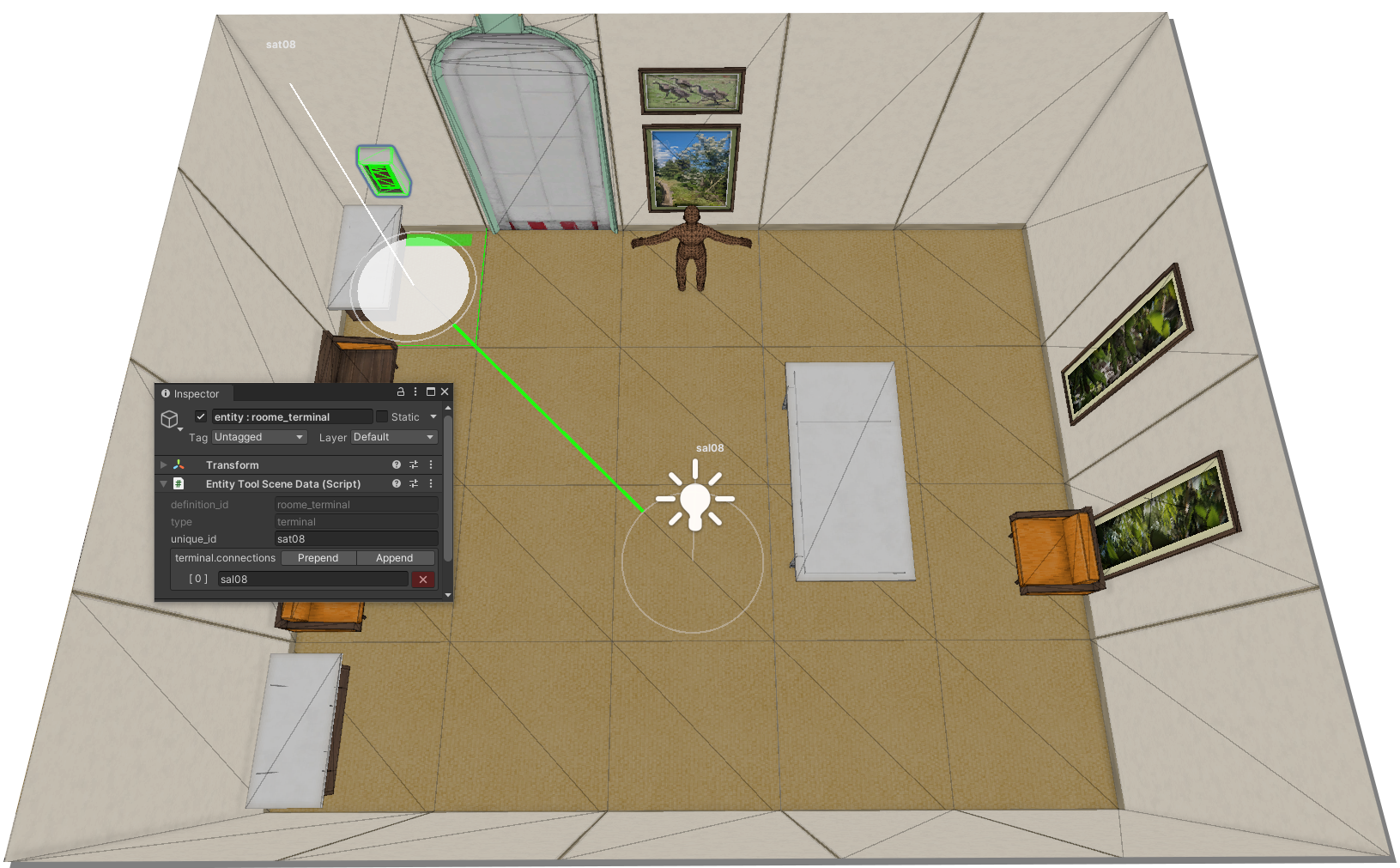Open the Default layer dropdown

click(x=393, y=436)
